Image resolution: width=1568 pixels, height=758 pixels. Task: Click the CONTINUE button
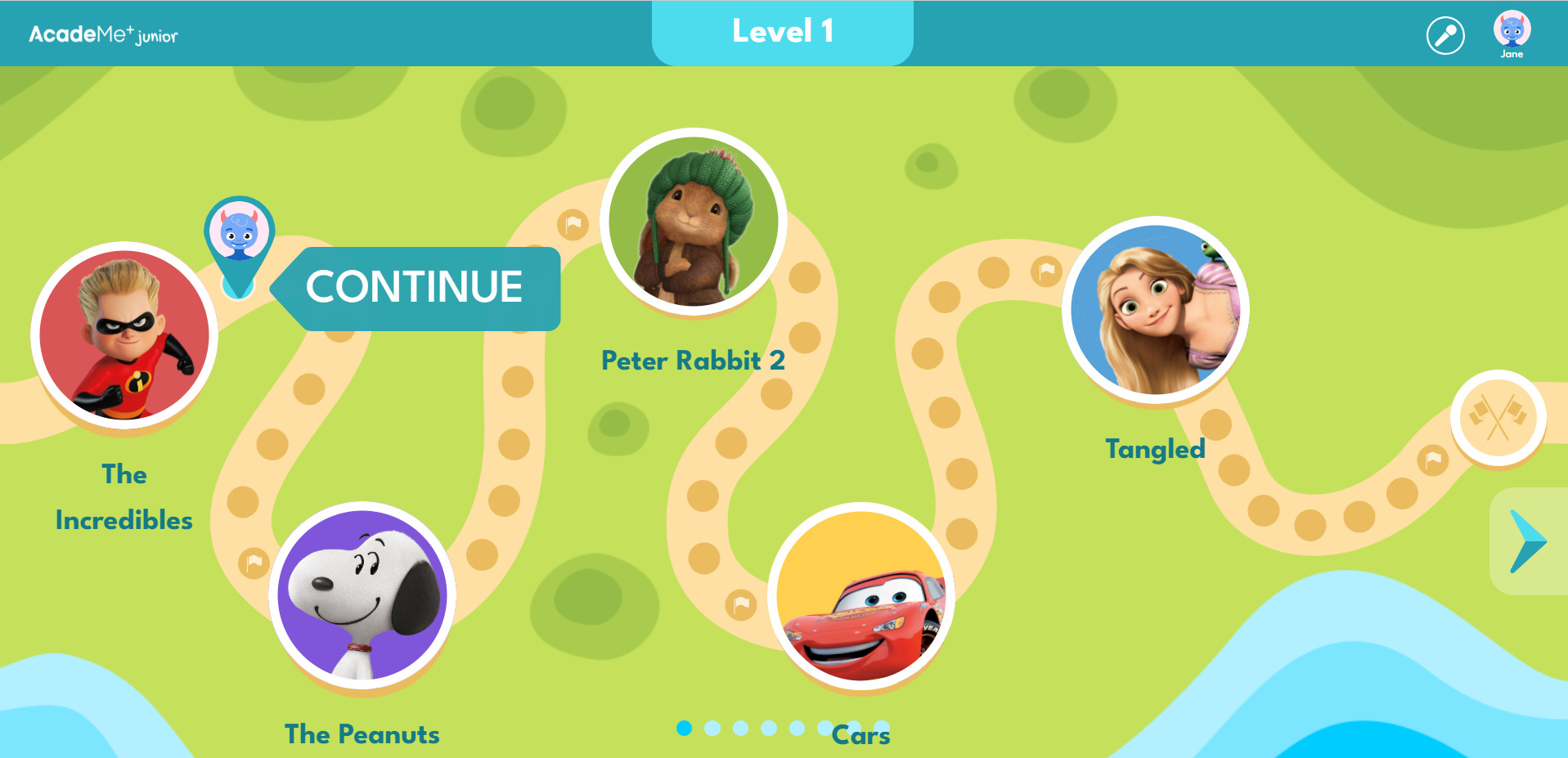(415, 288)
